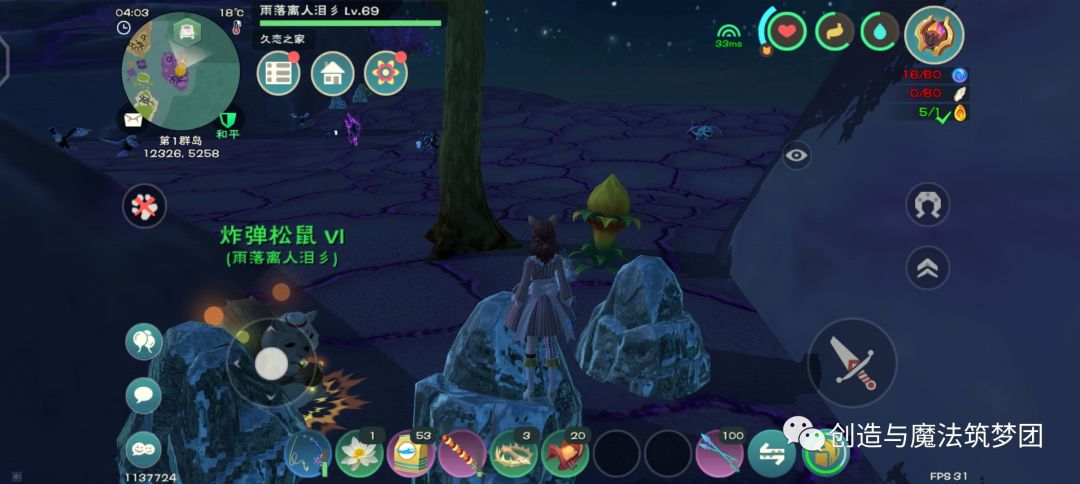The height and width of the screenshot is (484, 1080).
Task: Open the mail envelope icon
Action: tap(133, 120)
